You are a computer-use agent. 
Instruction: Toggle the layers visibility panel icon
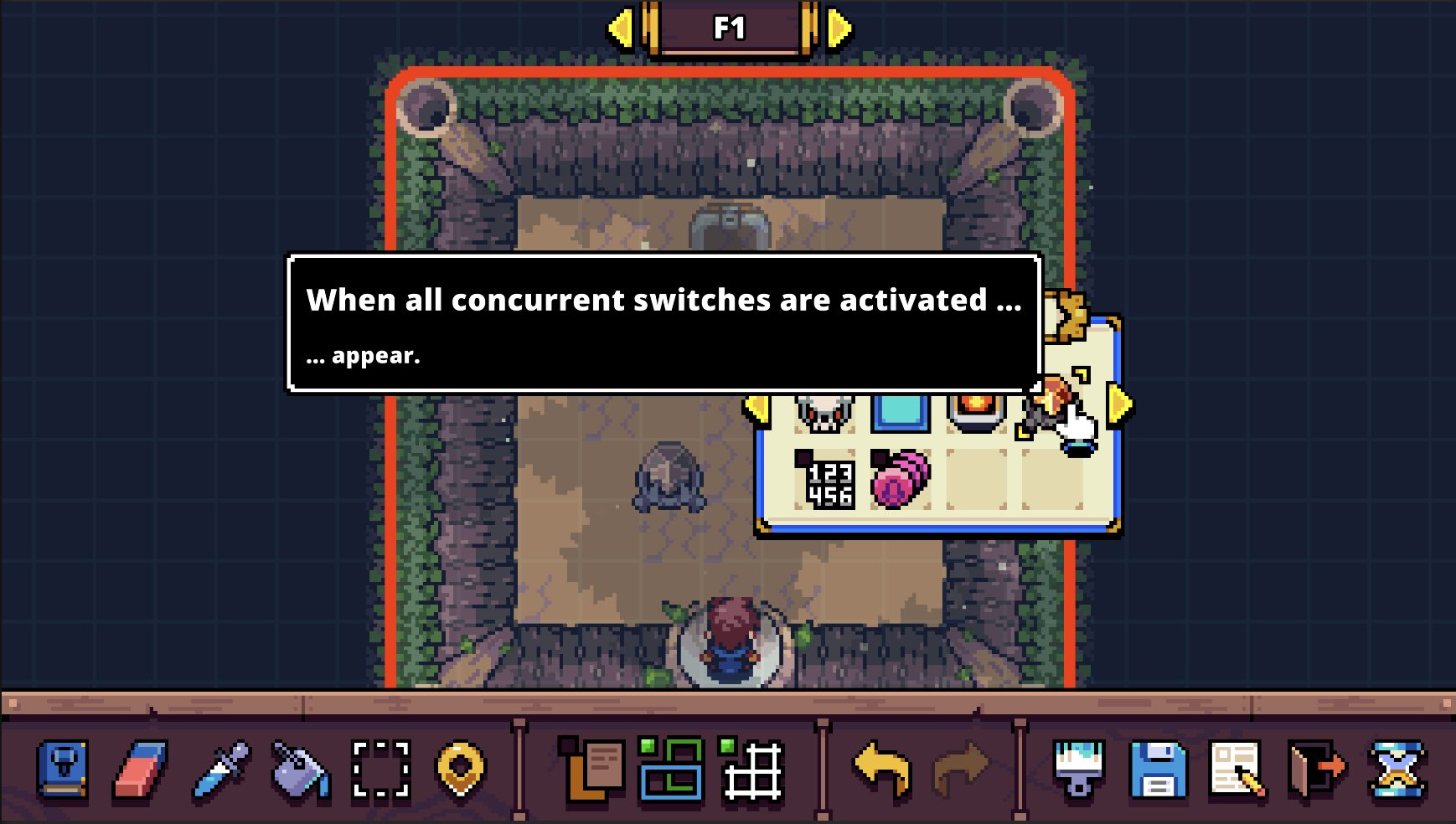click(x=670, y=774)
